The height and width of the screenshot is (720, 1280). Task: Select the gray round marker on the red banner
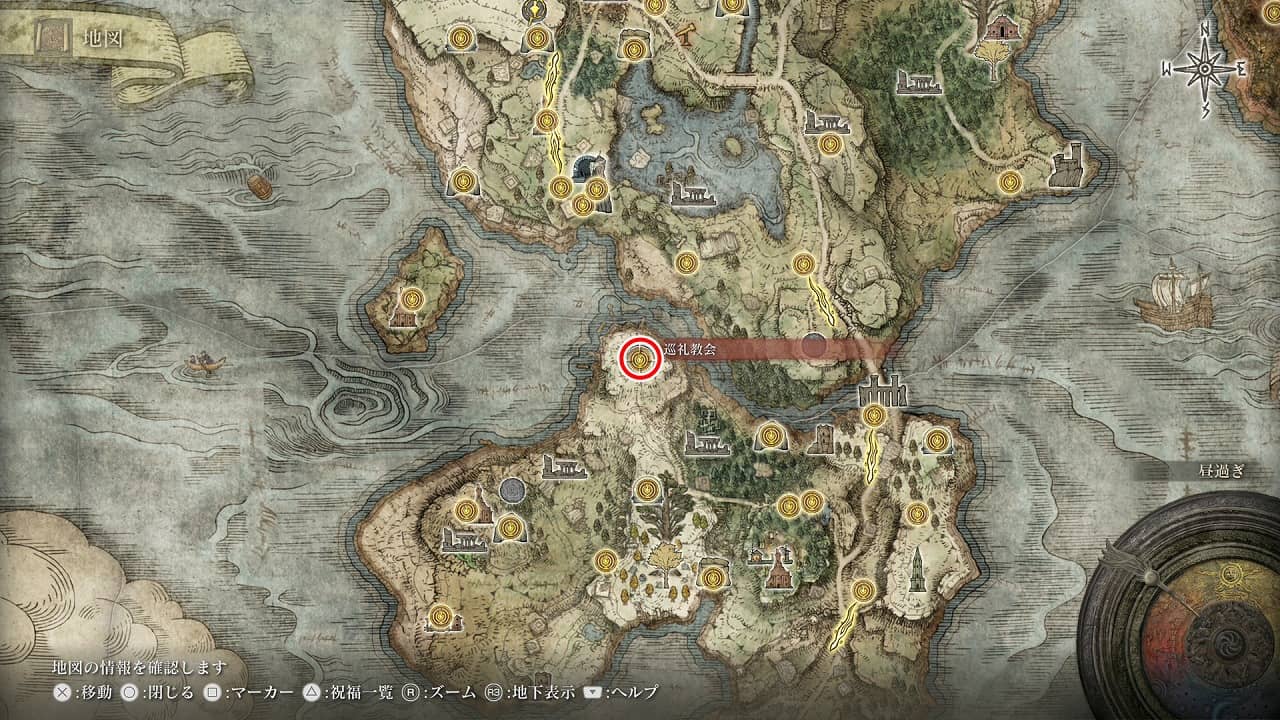[x=814, y=346]
